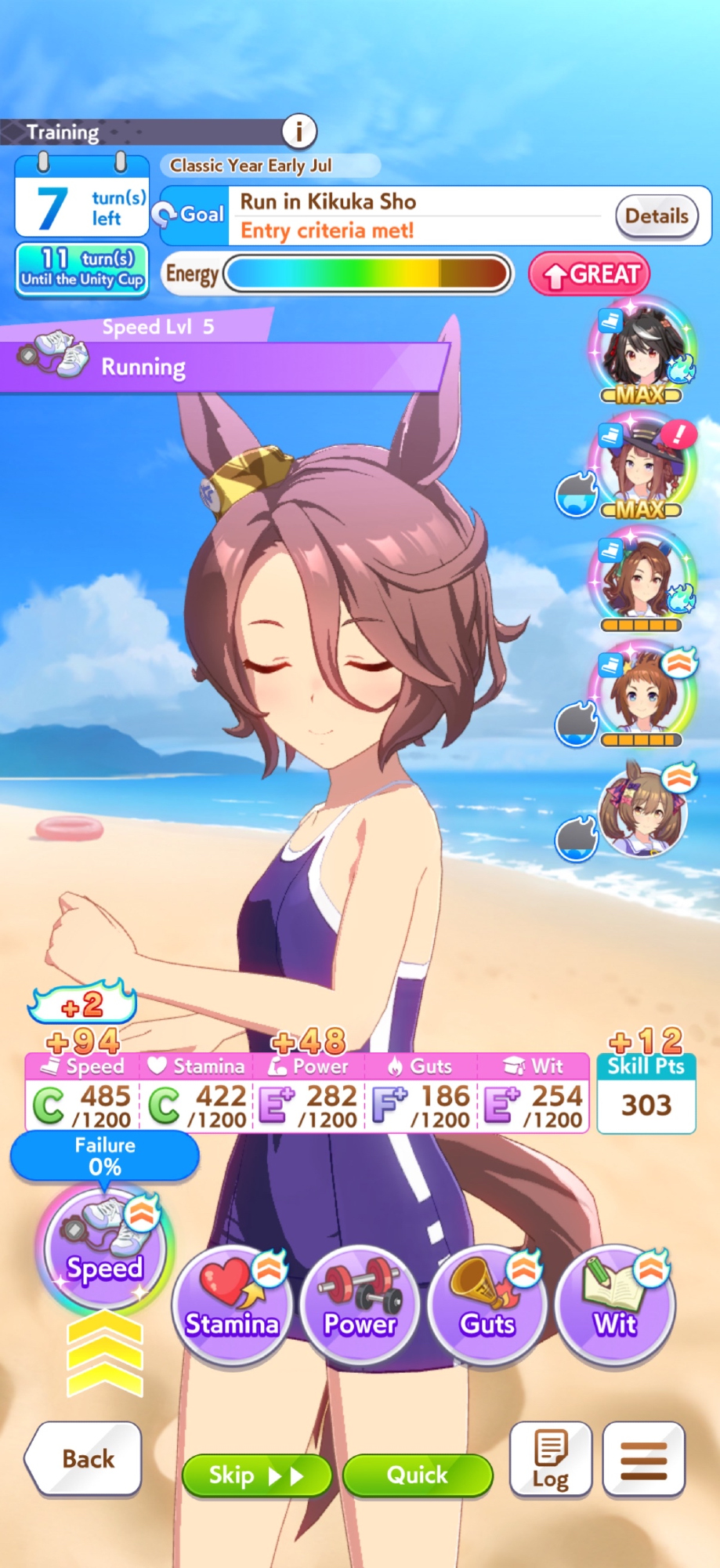Screen dimensions: 720x1568
Task: Tap the black-haired support card portrait
Action: (x=642, y=347)
